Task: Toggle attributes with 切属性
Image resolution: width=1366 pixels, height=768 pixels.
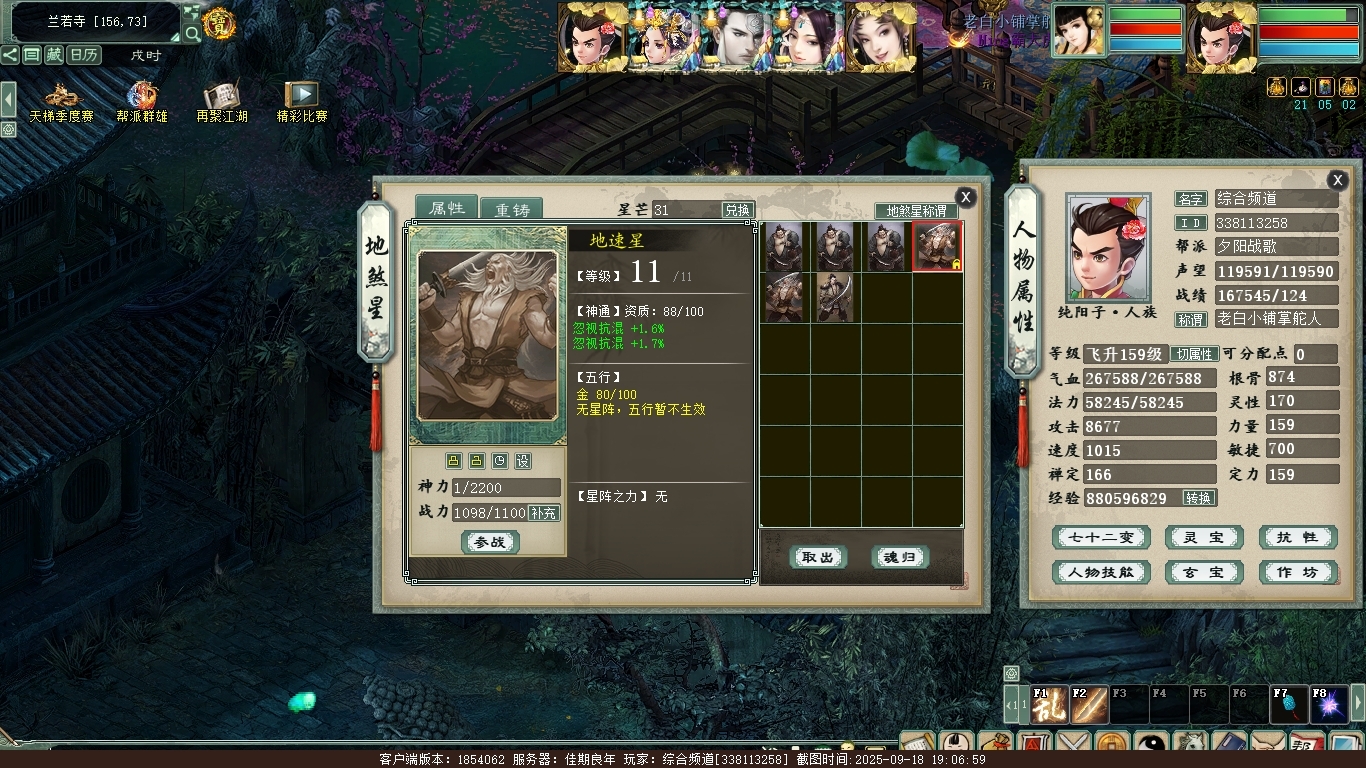Action: (x=1195, y=354)
